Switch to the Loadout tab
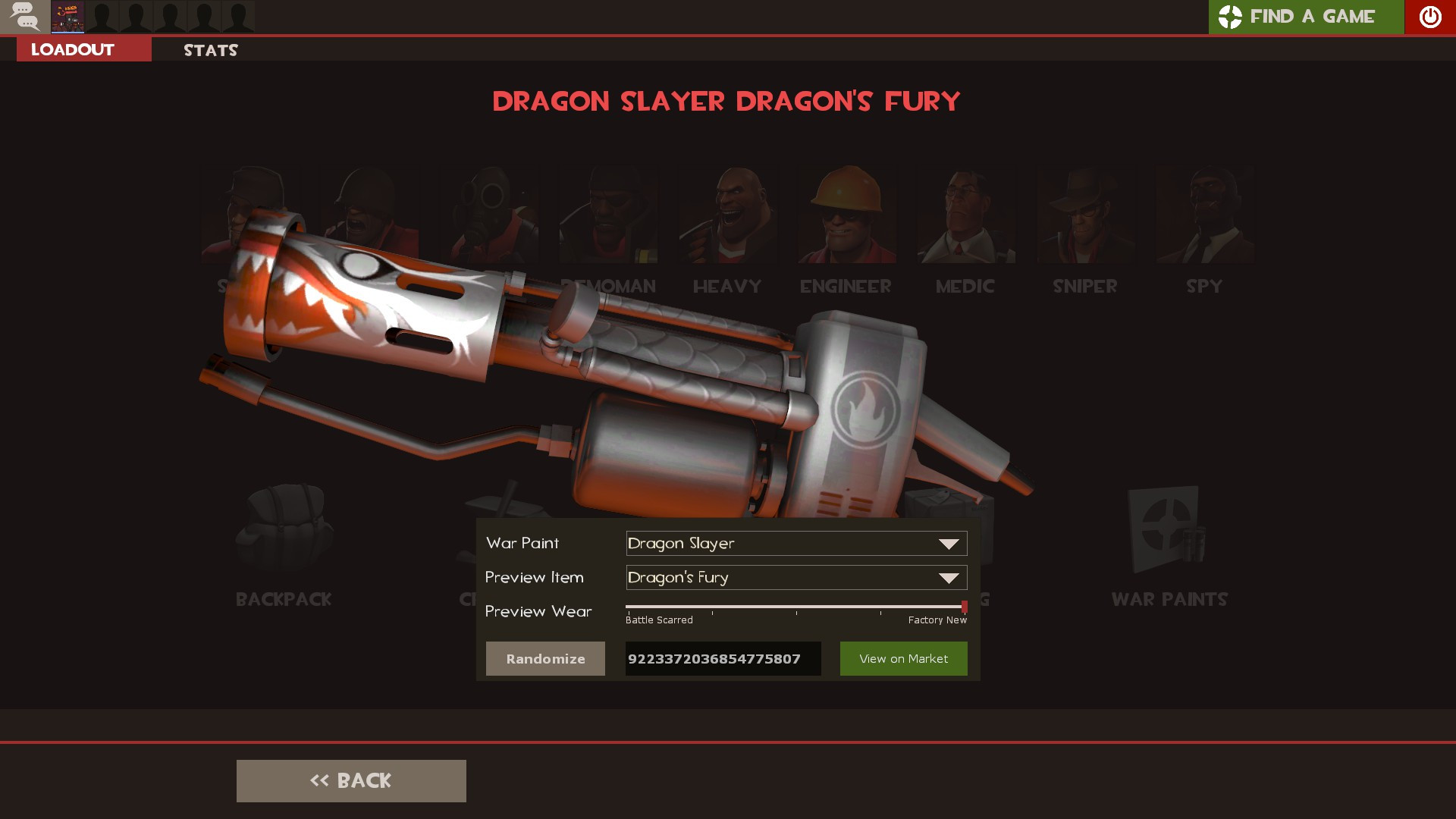Viewport: 1456px width, 819px height. [x=71, y=49]
